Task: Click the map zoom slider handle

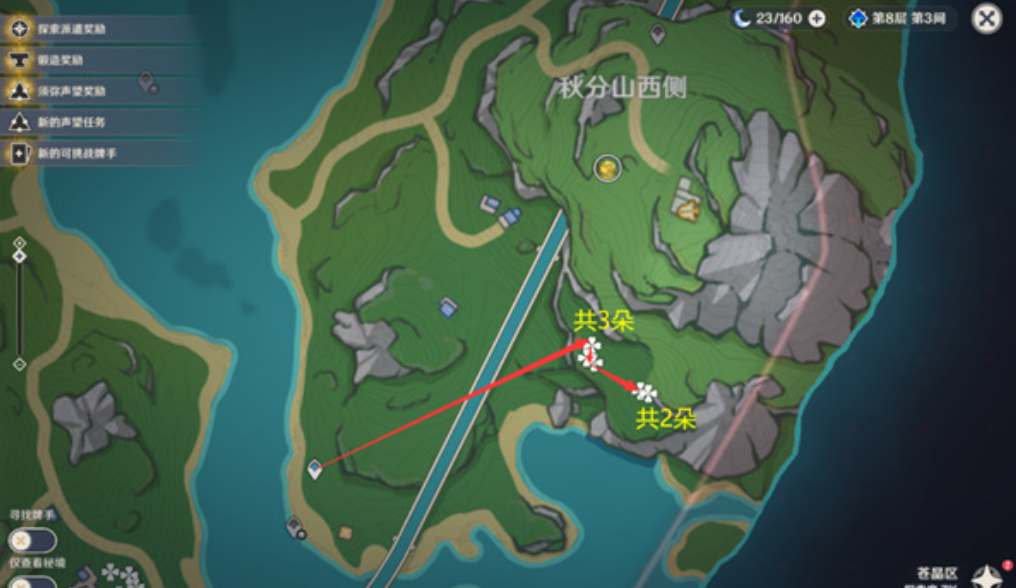Action: 19,257
